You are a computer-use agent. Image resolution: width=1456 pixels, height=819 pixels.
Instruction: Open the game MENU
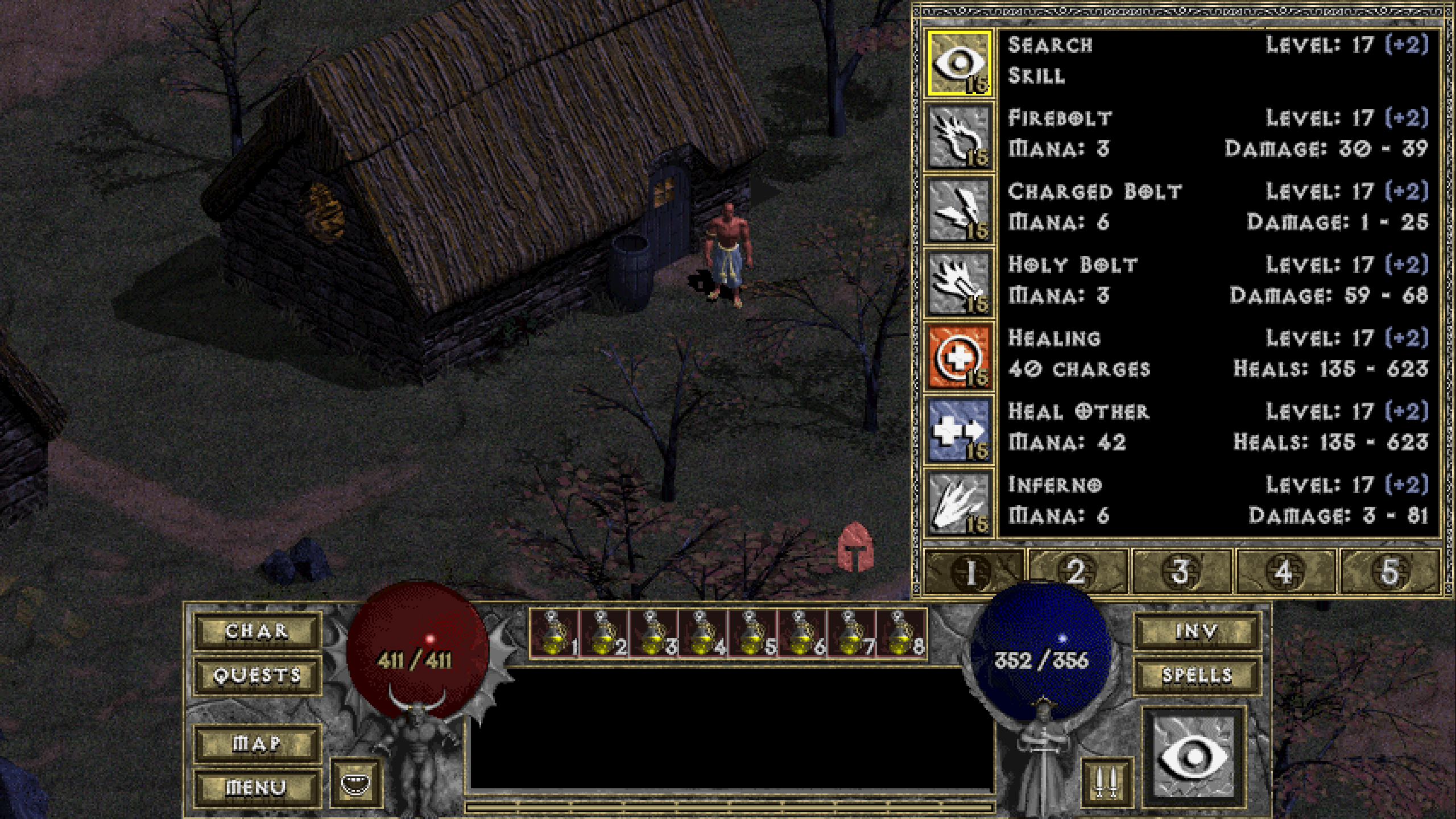[257, 788]
